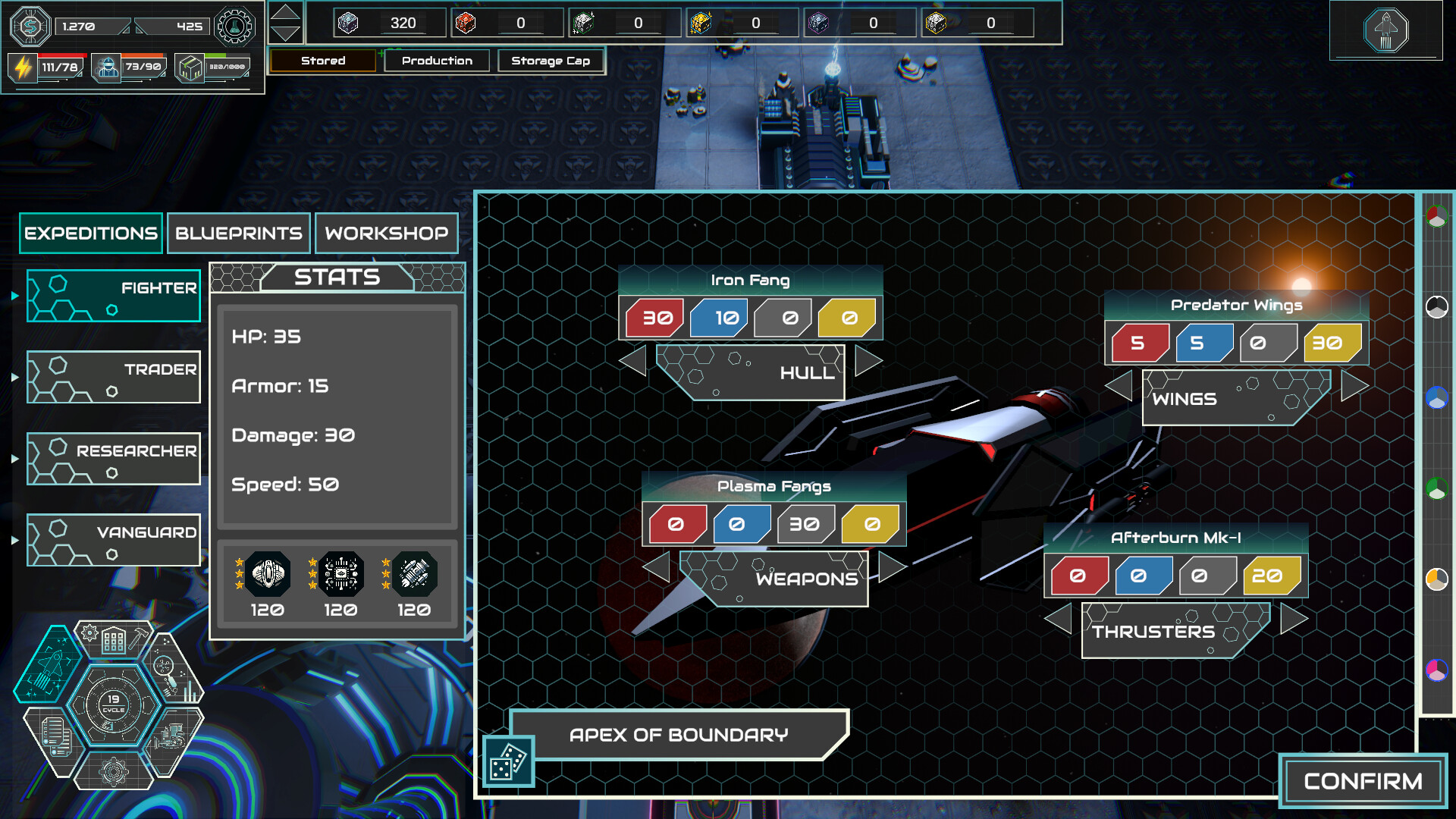Select the Fighter ship class
Screen dimensions: 1456x819
pos(114,296)
